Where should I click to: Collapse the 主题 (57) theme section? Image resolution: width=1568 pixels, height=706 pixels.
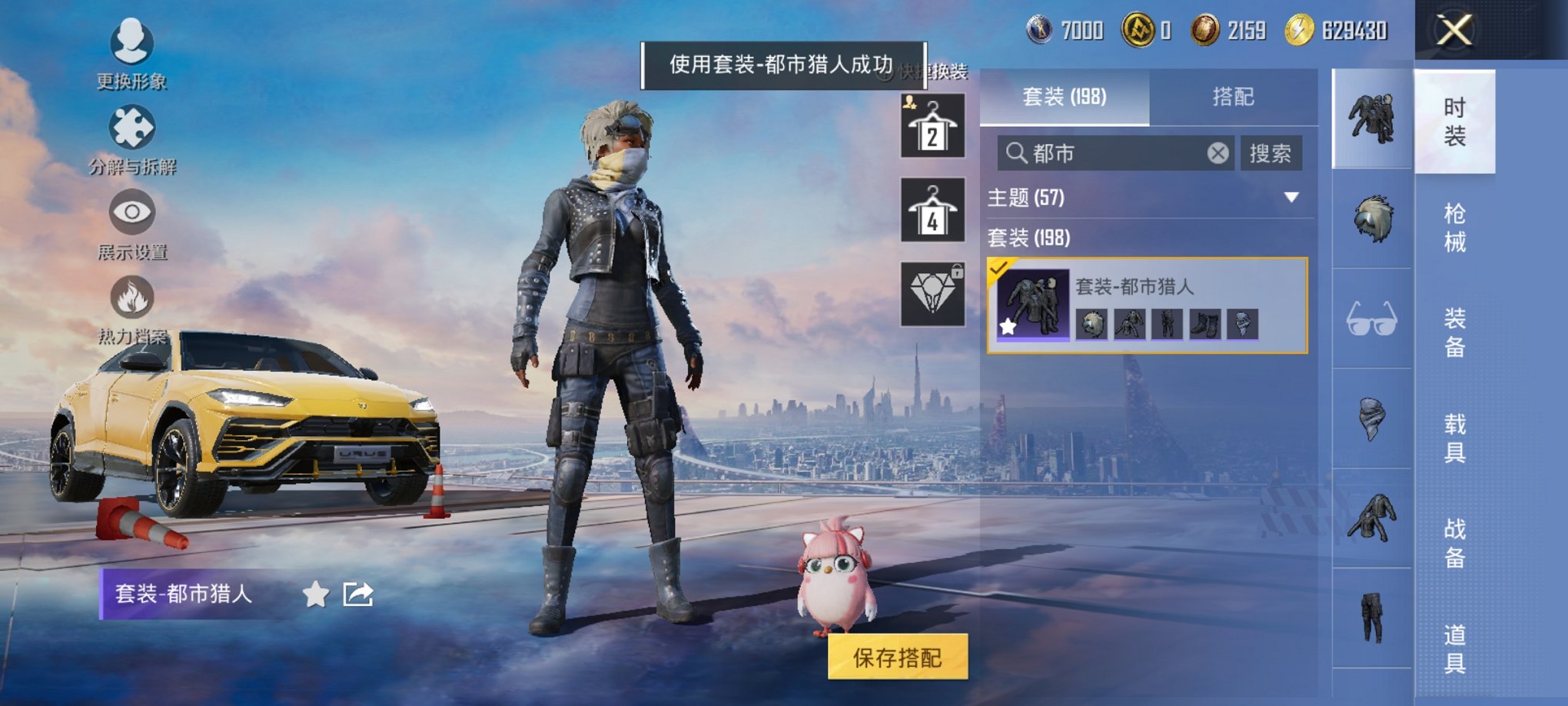point(1291,198)
